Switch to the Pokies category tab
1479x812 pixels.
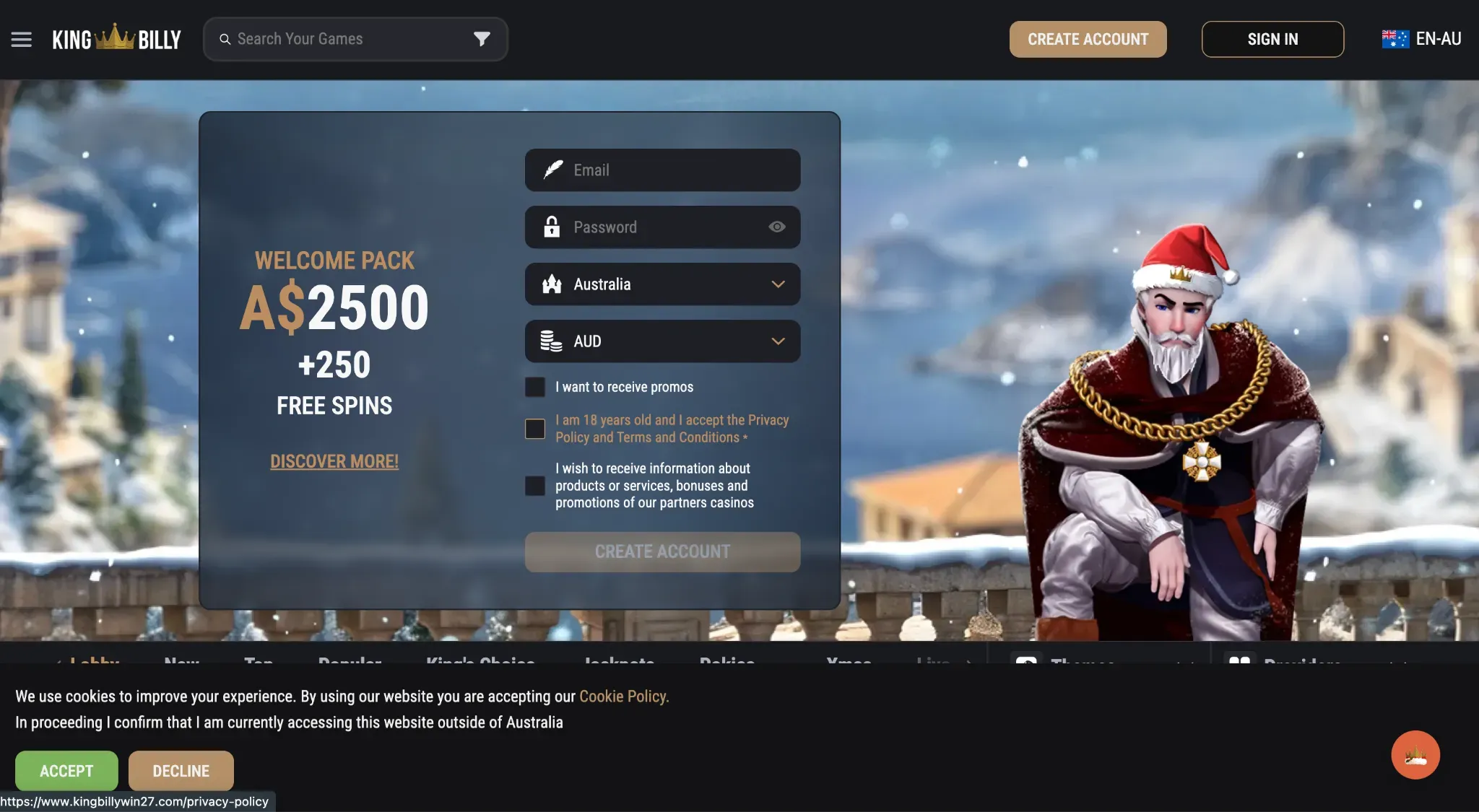pyautogui.click(x=727, y=664)
